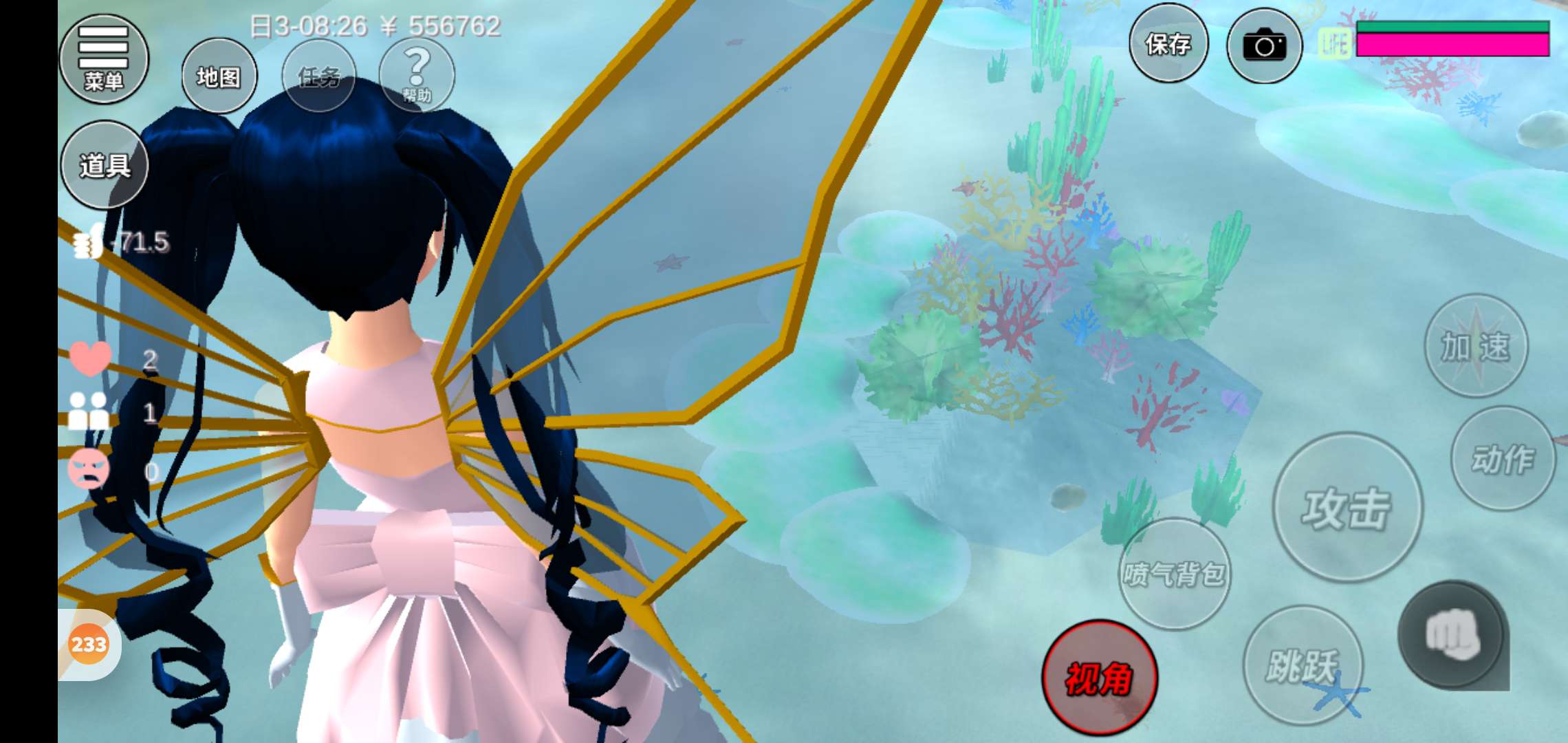
Task: Tap the 攻击 attack button
Action: coord(1347,508)
